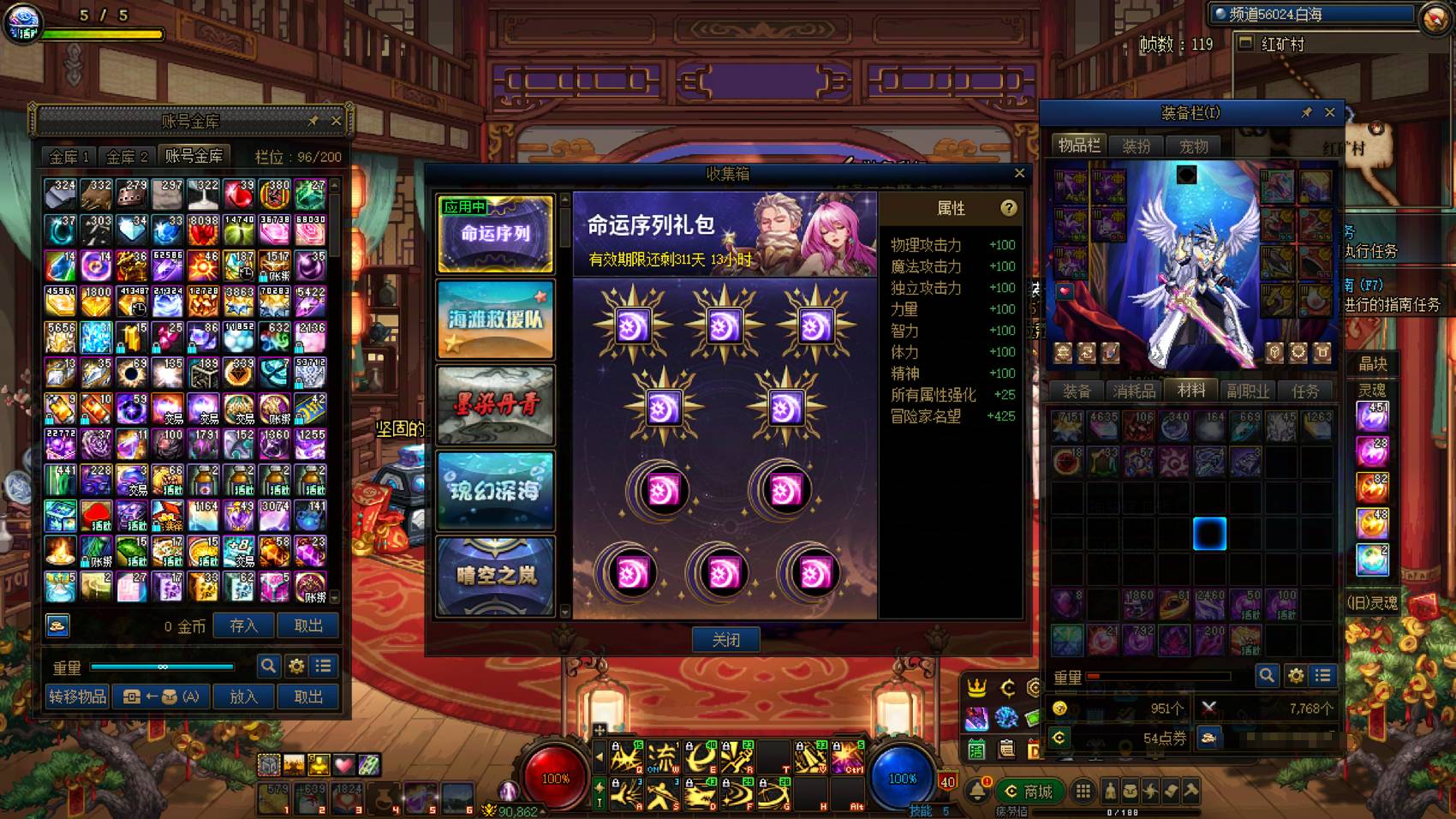
Task: Select the 海滩救援队 gift pack category
Action: pos(495,319)
